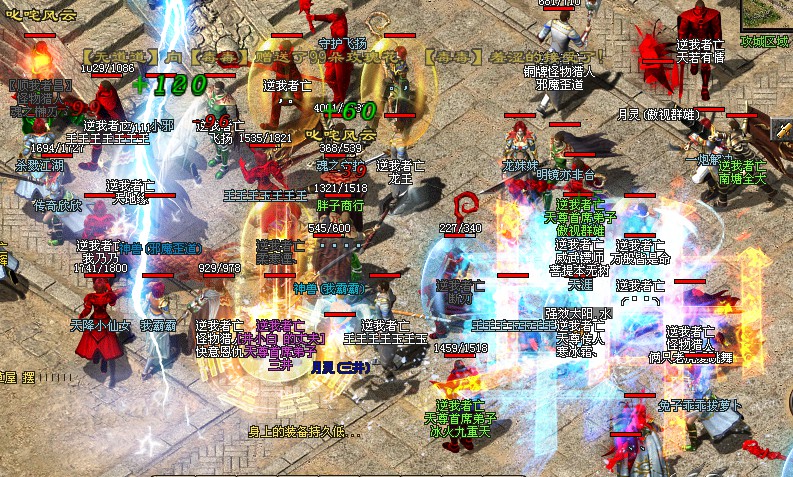793x477 pixels.
Task: Click the golden scroll icon
Action: pos(782,131)
